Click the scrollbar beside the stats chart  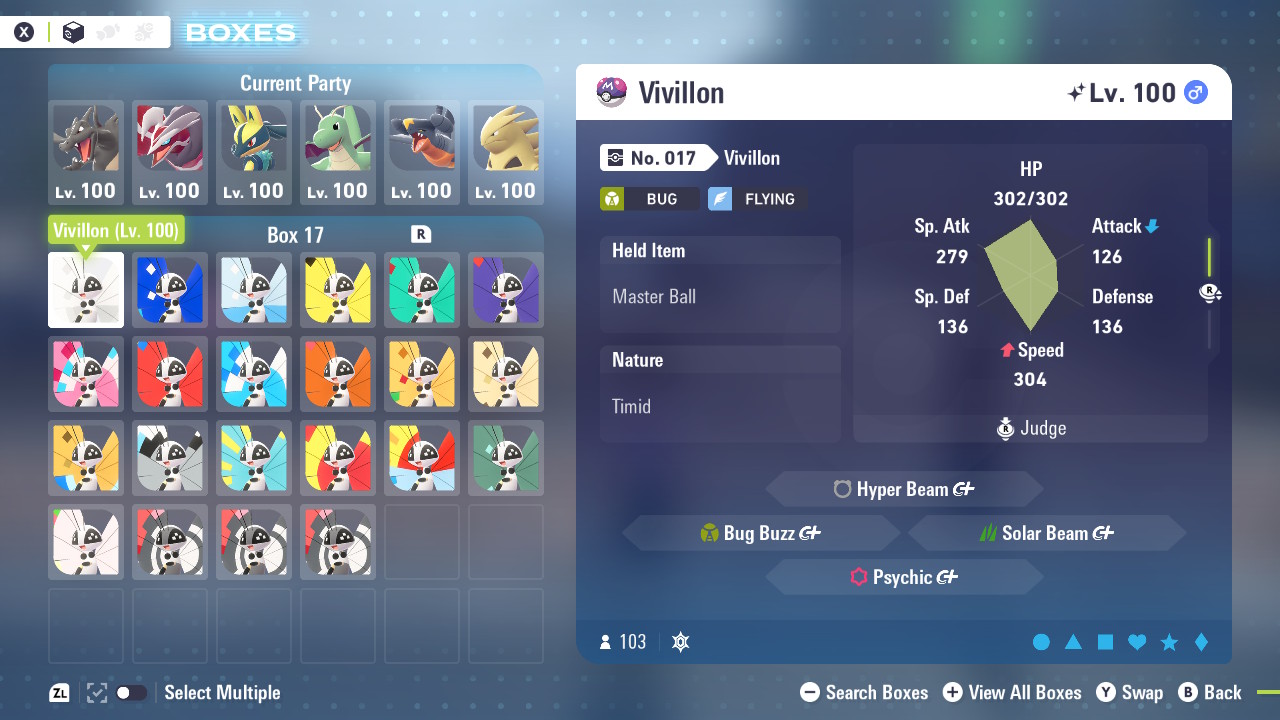(1208, 260)
